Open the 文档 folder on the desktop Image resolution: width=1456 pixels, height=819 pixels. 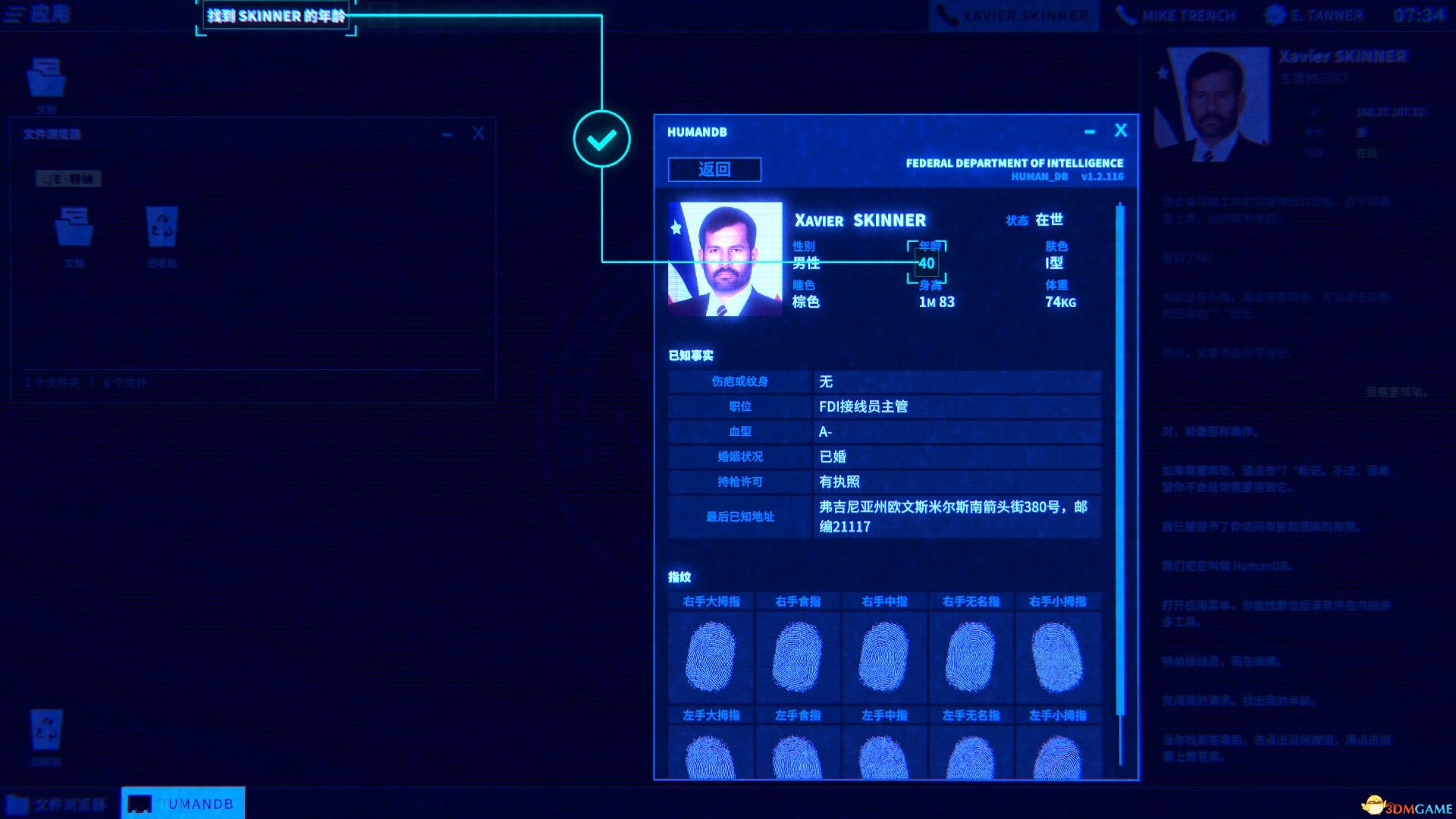pos(45,76)
